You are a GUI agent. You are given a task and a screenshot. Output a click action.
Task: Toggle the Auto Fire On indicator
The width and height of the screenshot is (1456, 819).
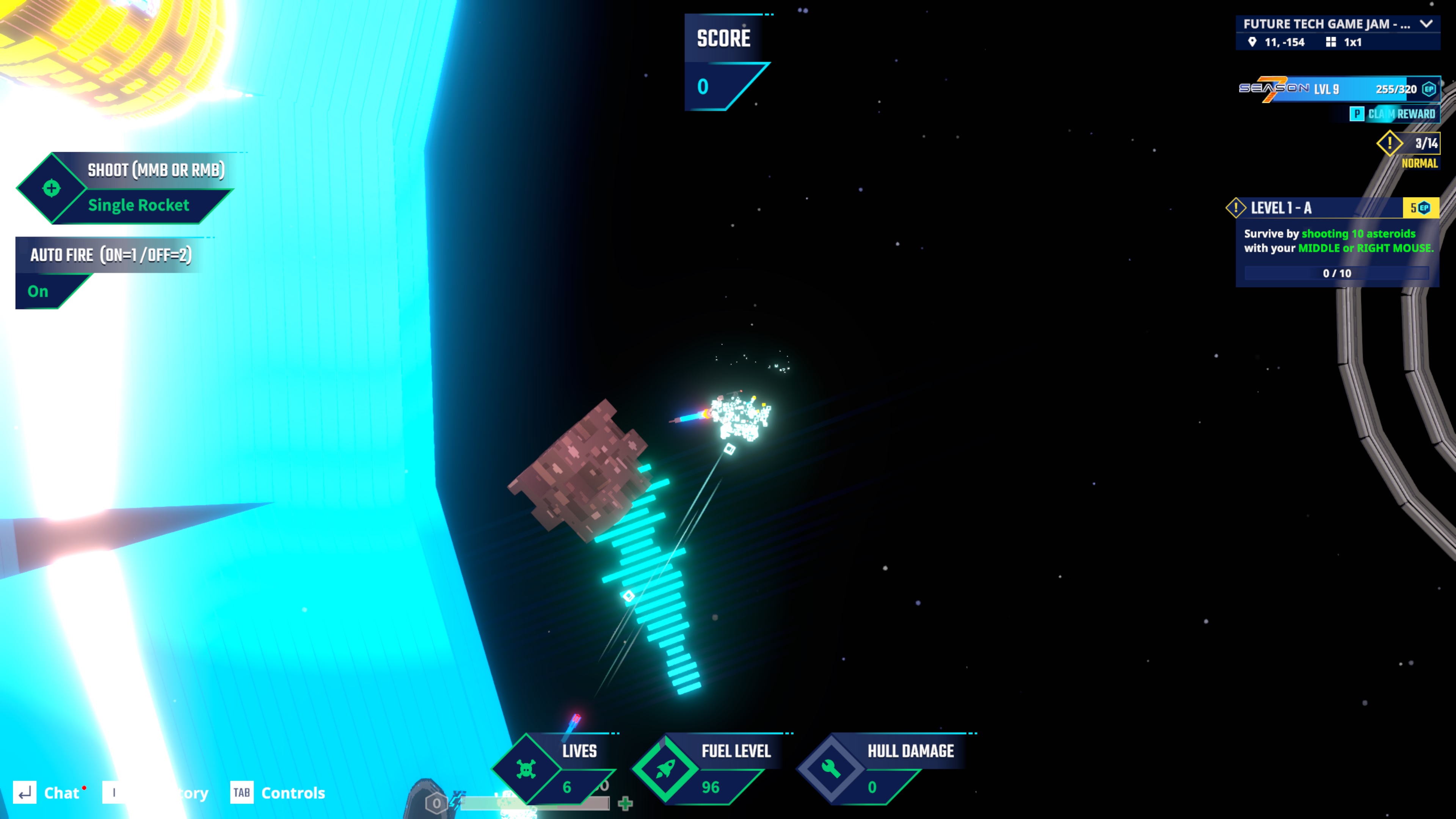(38, 292)
